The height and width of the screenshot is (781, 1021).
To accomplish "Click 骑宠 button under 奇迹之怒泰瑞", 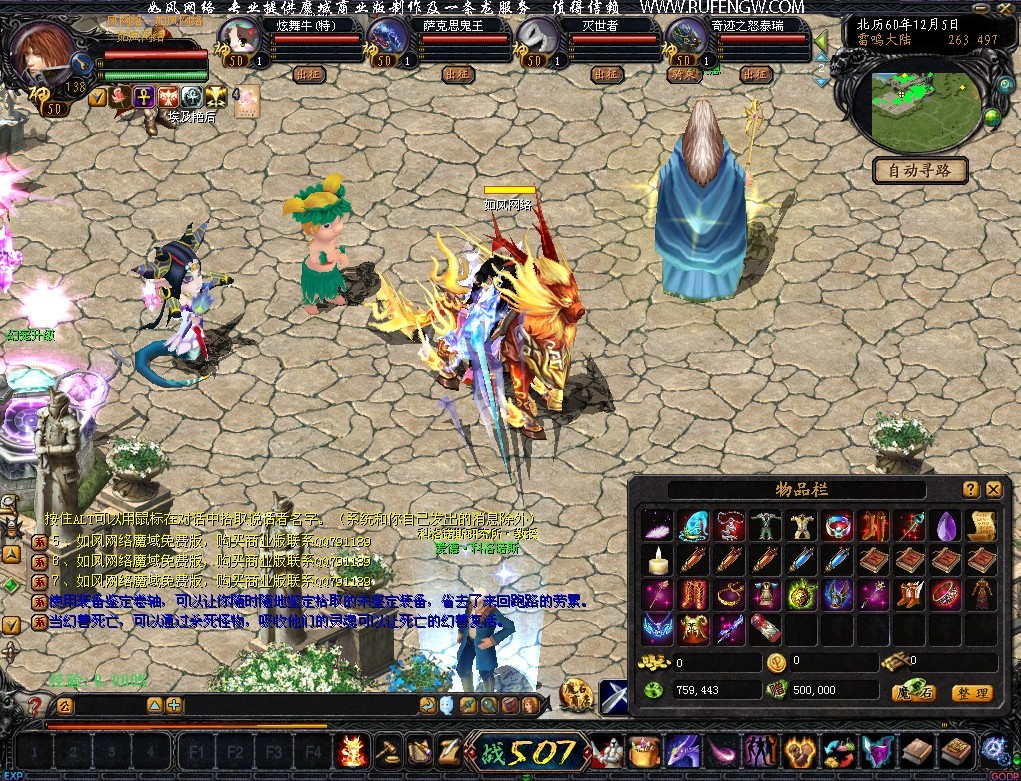I will 685,73.
